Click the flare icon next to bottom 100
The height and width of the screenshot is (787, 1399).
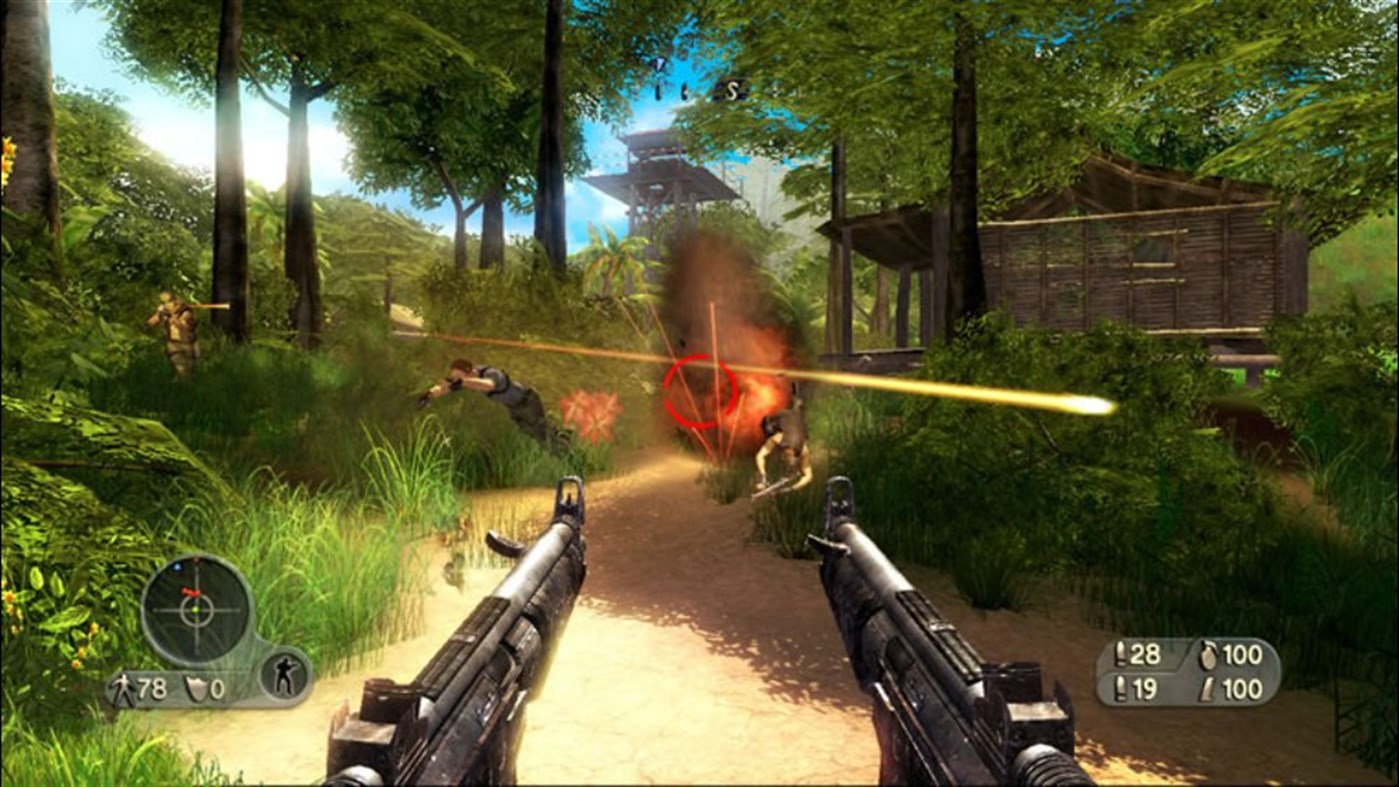tap(1206, 688)
